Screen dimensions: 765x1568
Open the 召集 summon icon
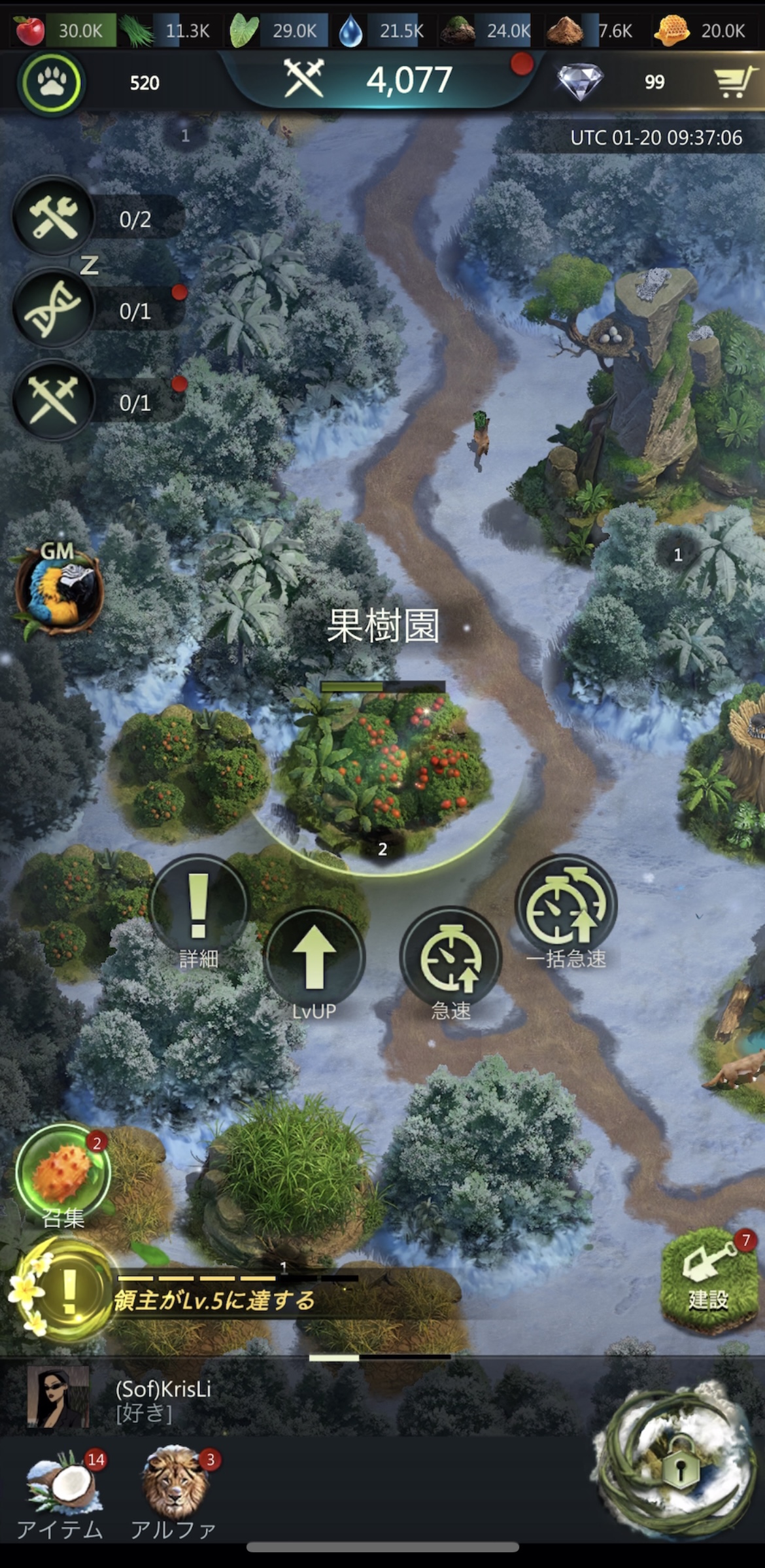click(x=63, y=1172)
